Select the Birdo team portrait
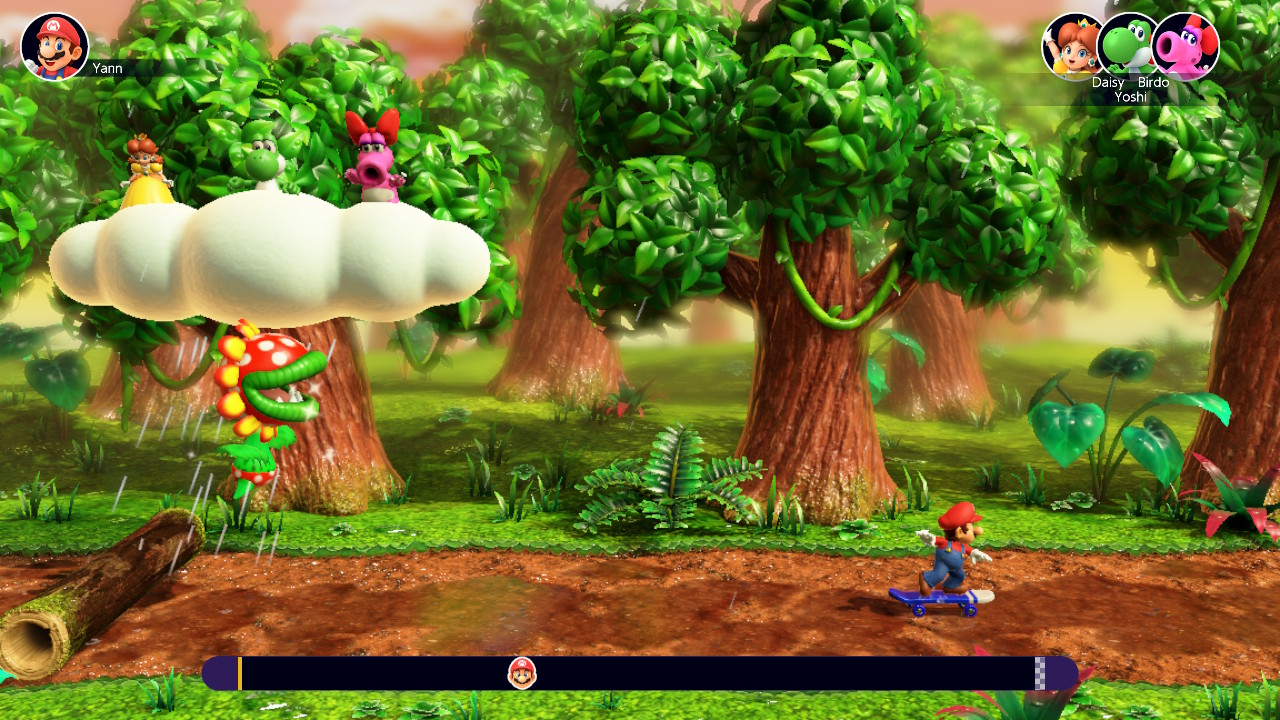This screenshot has height=720, width=1280. click(1186, 46)
